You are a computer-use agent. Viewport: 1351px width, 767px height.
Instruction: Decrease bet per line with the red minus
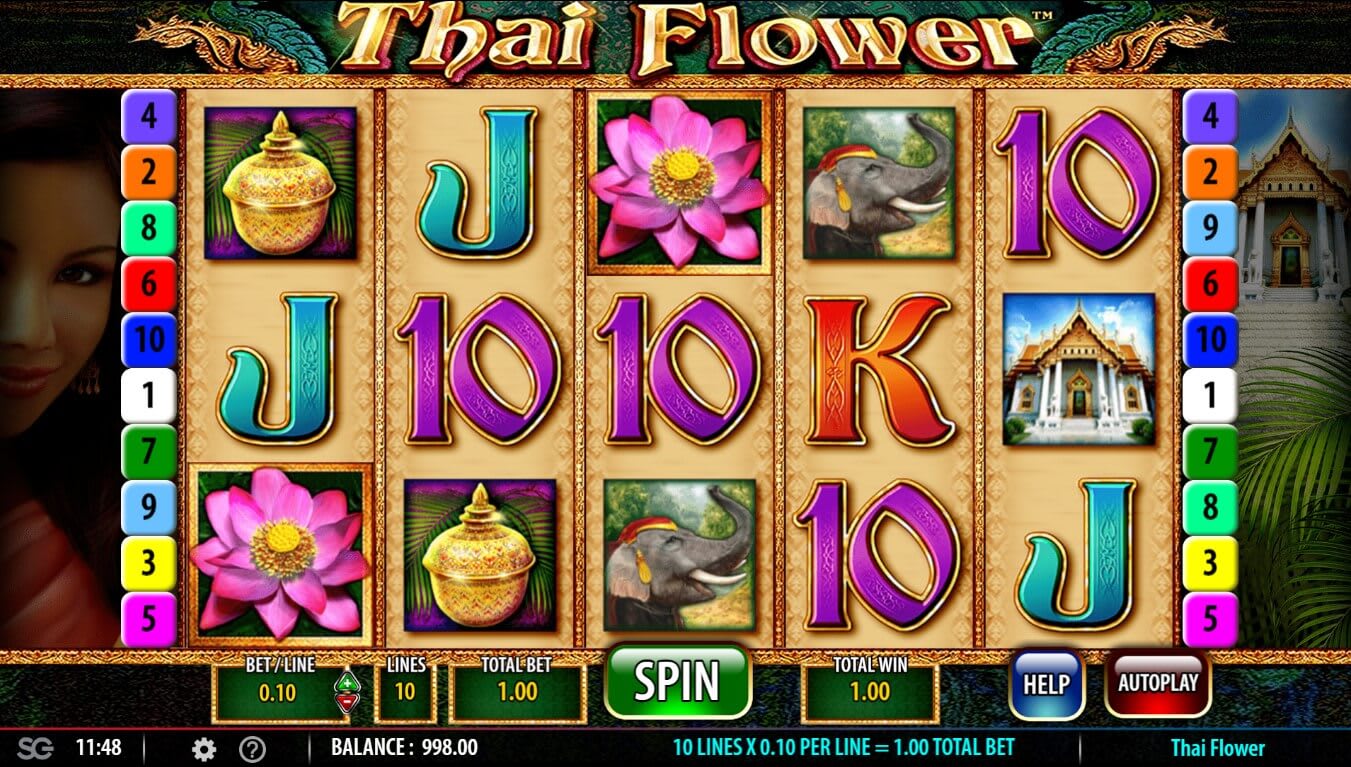pos(346,701)
